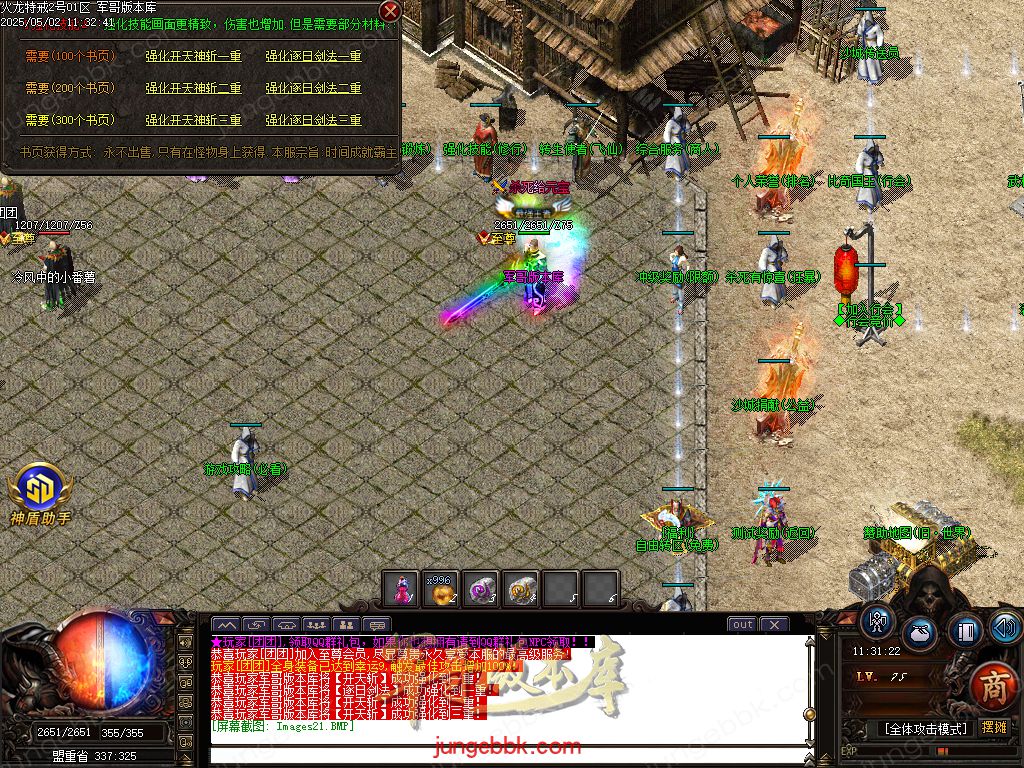The width and height of the screenshot is (1024, 768).
Task: Click the 摆摊 stall button
Action: 994,728
